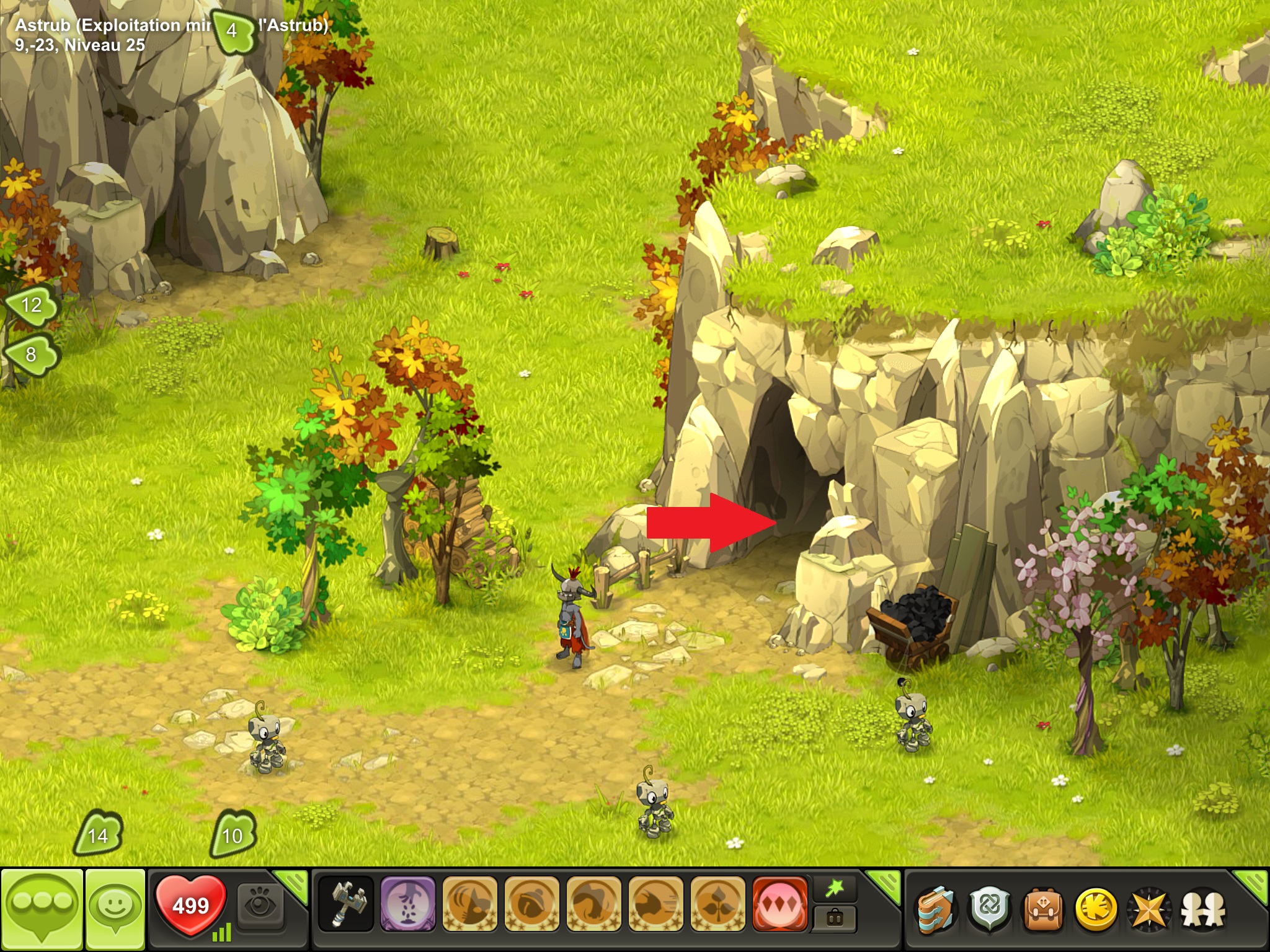Open the guild shield menu
1270x952 pixels.
coord(990,909)
